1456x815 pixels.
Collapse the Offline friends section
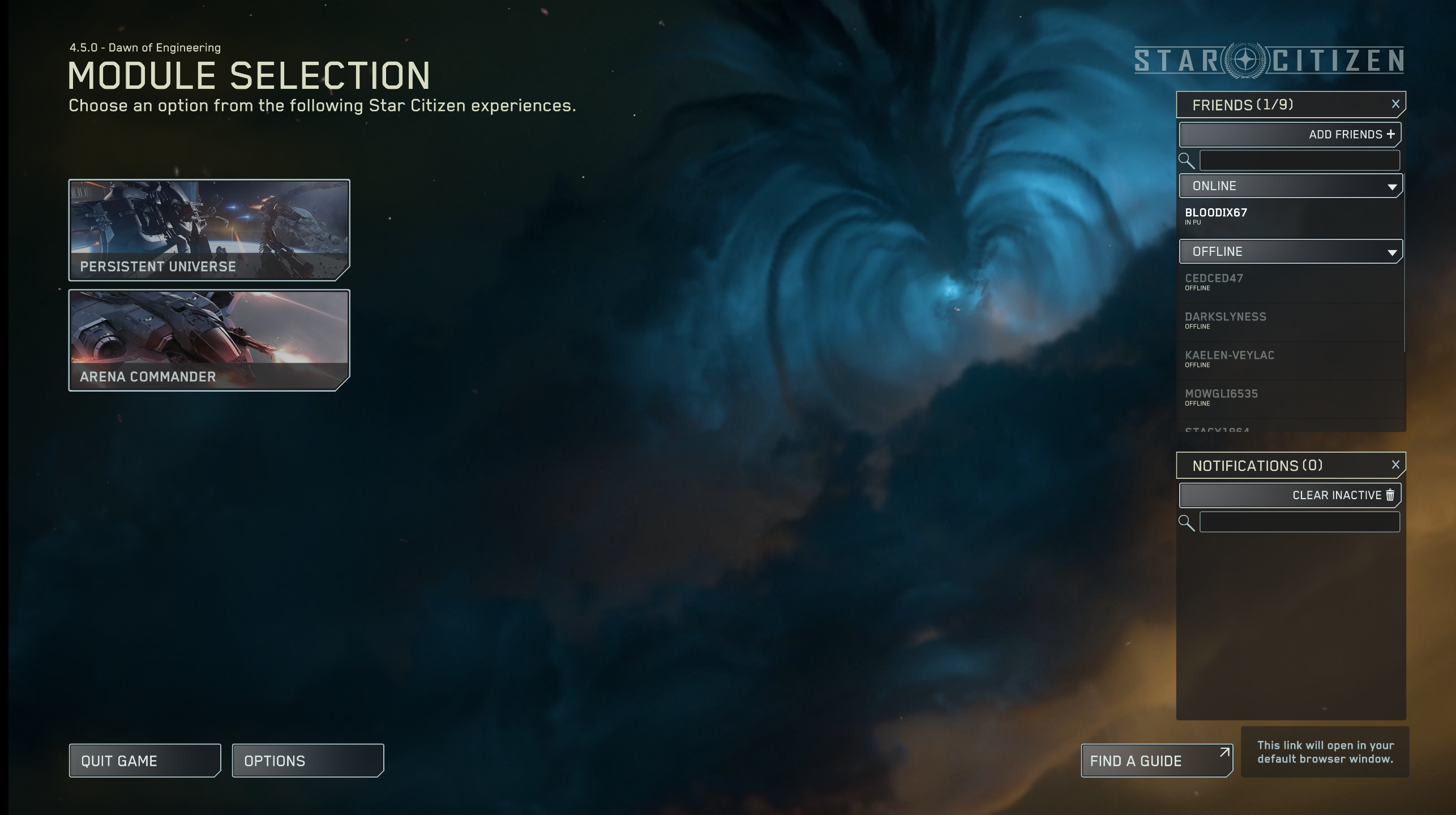1290,252
